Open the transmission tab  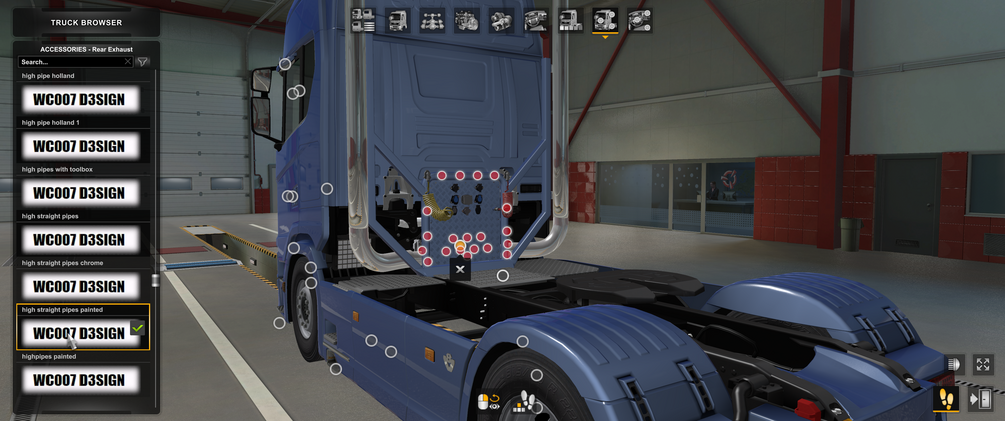(x=501, y=20)
